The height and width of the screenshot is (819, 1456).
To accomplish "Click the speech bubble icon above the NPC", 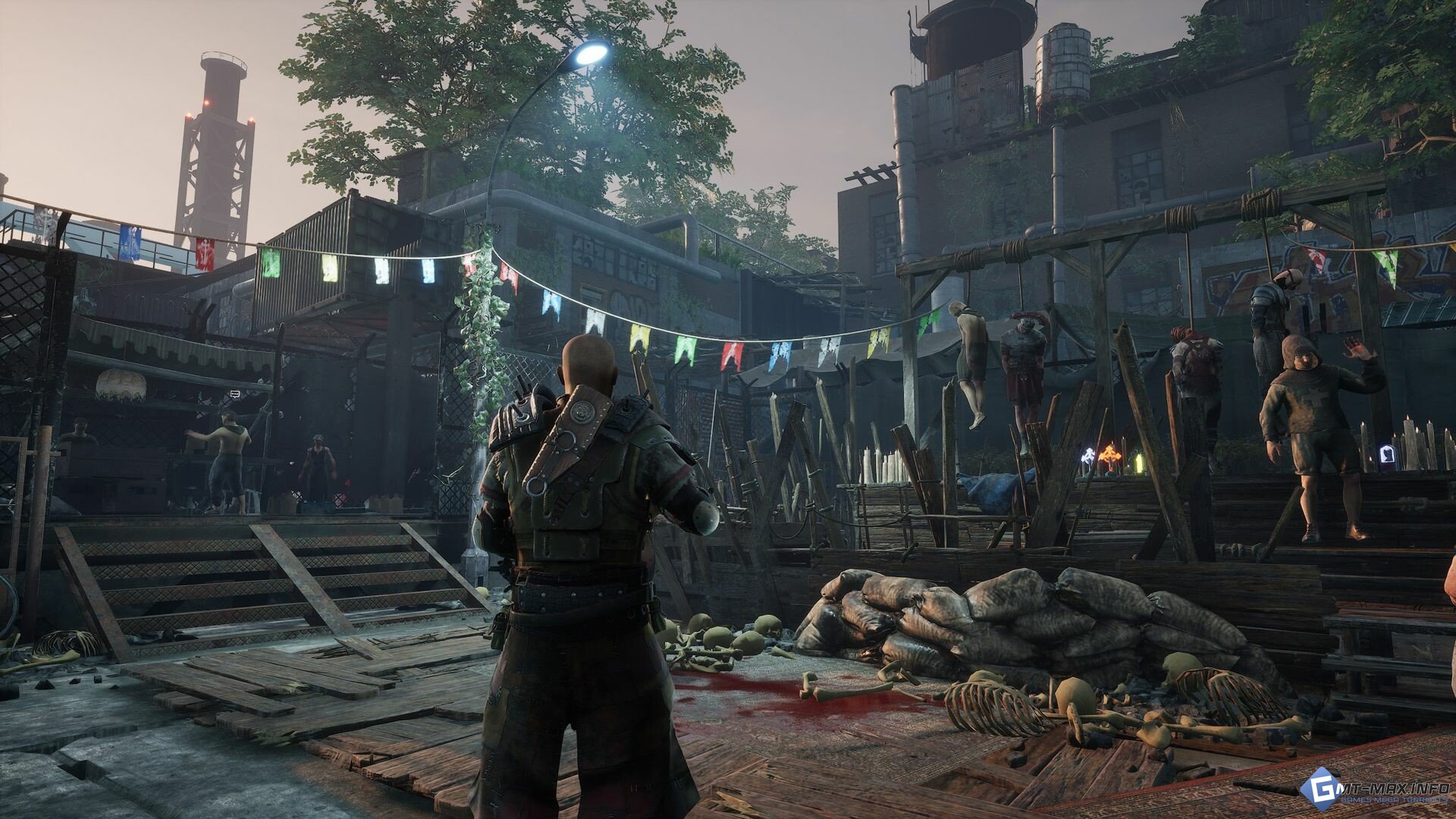I will (x=235, y=394).
